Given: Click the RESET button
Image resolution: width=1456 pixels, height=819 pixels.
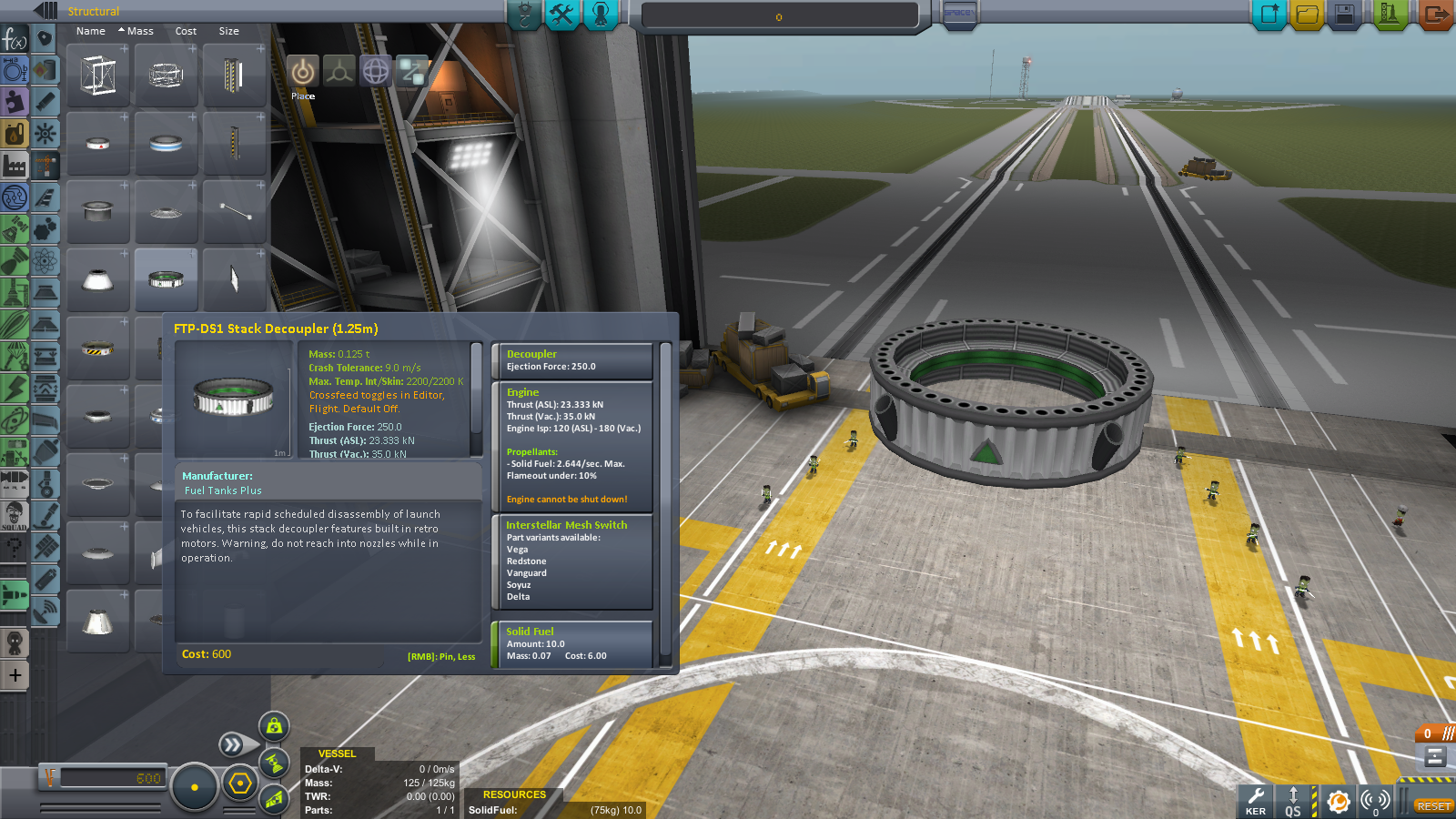Looking at the screenshot, I should tap(1433, 806).
